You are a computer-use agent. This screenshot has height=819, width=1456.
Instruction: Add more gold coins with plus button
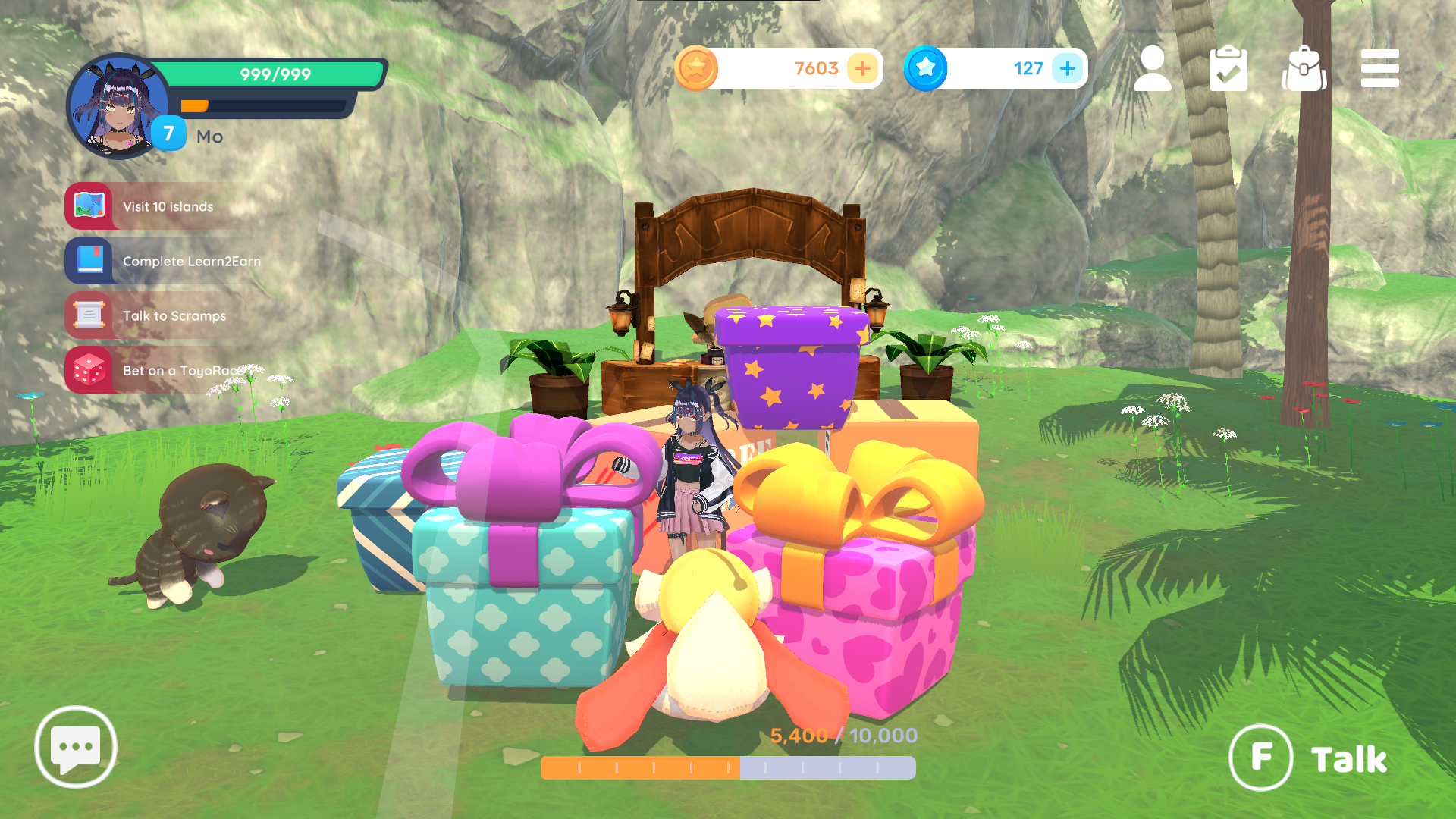(863, 69)
